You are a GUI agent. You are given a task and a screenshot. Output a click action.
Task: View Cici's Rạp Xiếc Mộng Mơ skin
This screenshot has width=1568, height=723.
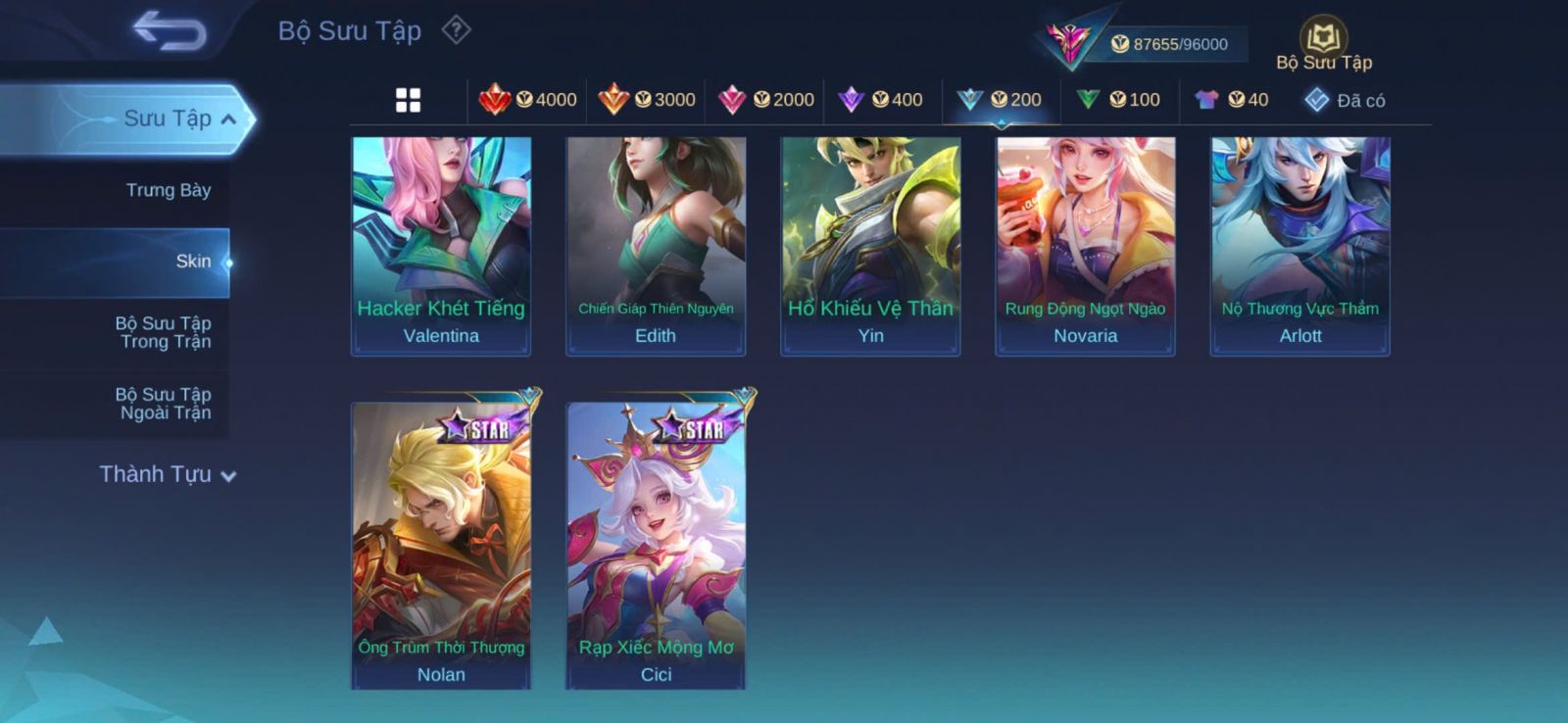656,544
